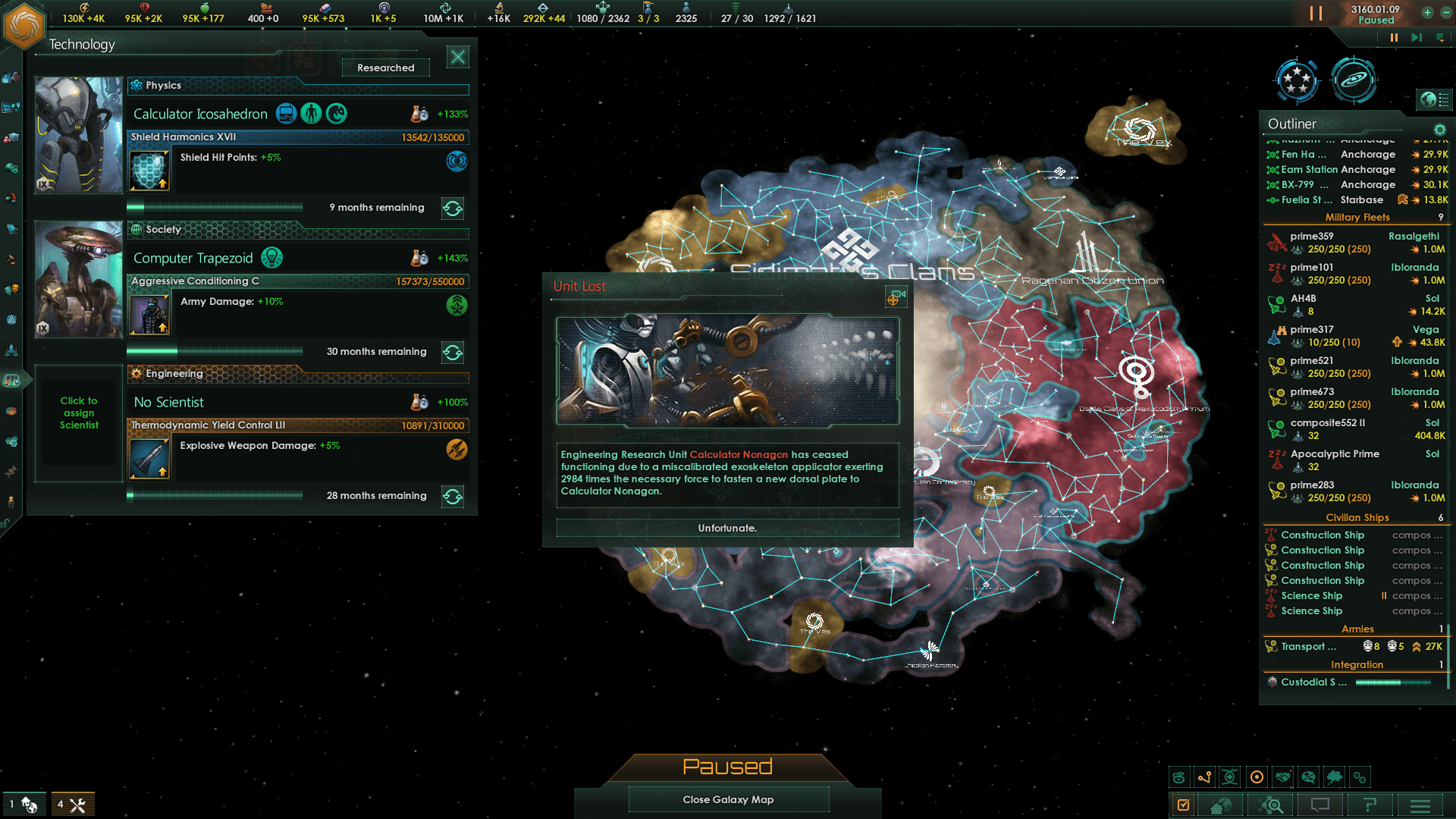This screenshot has width=1456, height=819.
Task: Change the Society research project
Action: [453, 352]
